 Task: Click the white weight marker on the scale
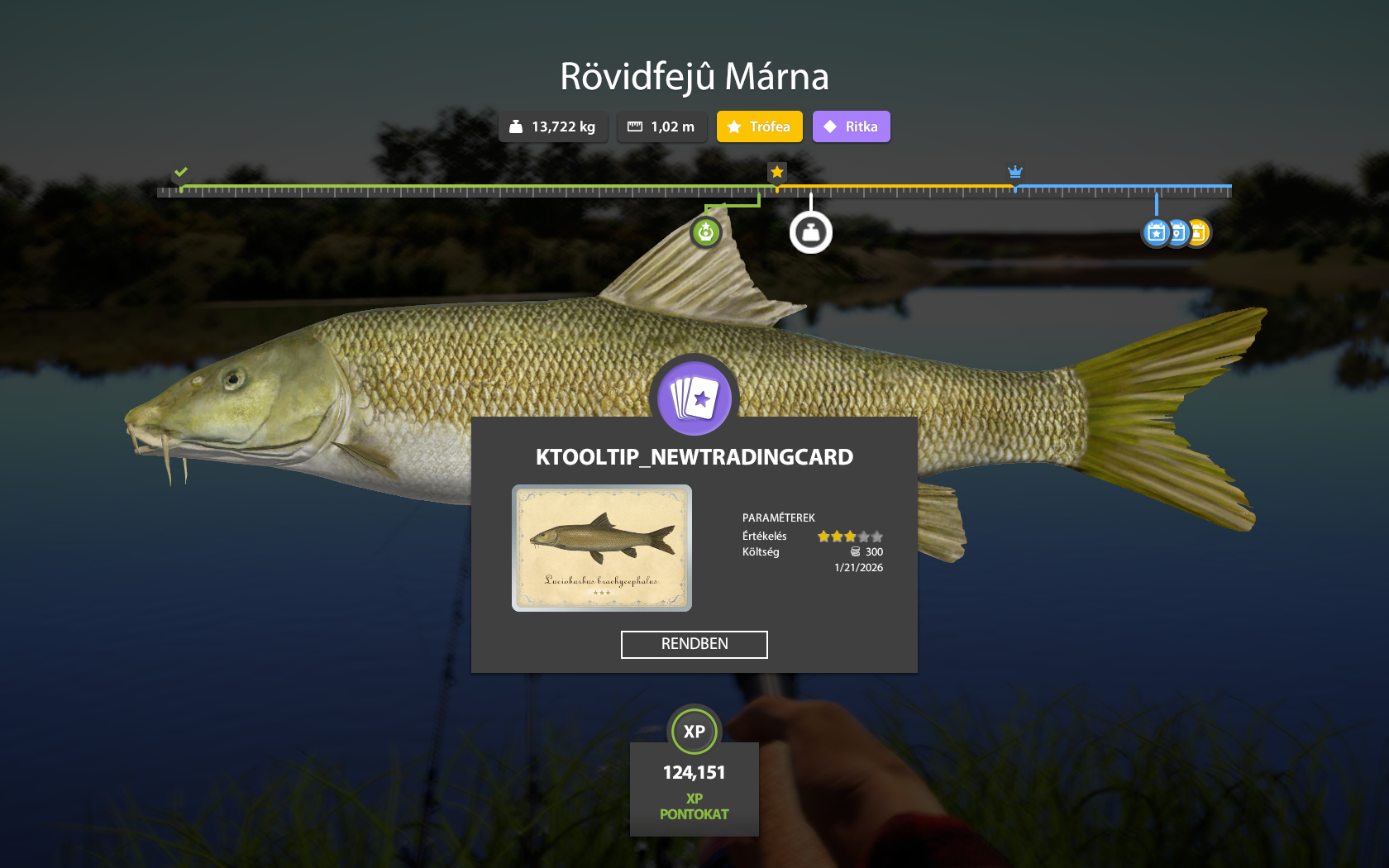coord(810,233)
